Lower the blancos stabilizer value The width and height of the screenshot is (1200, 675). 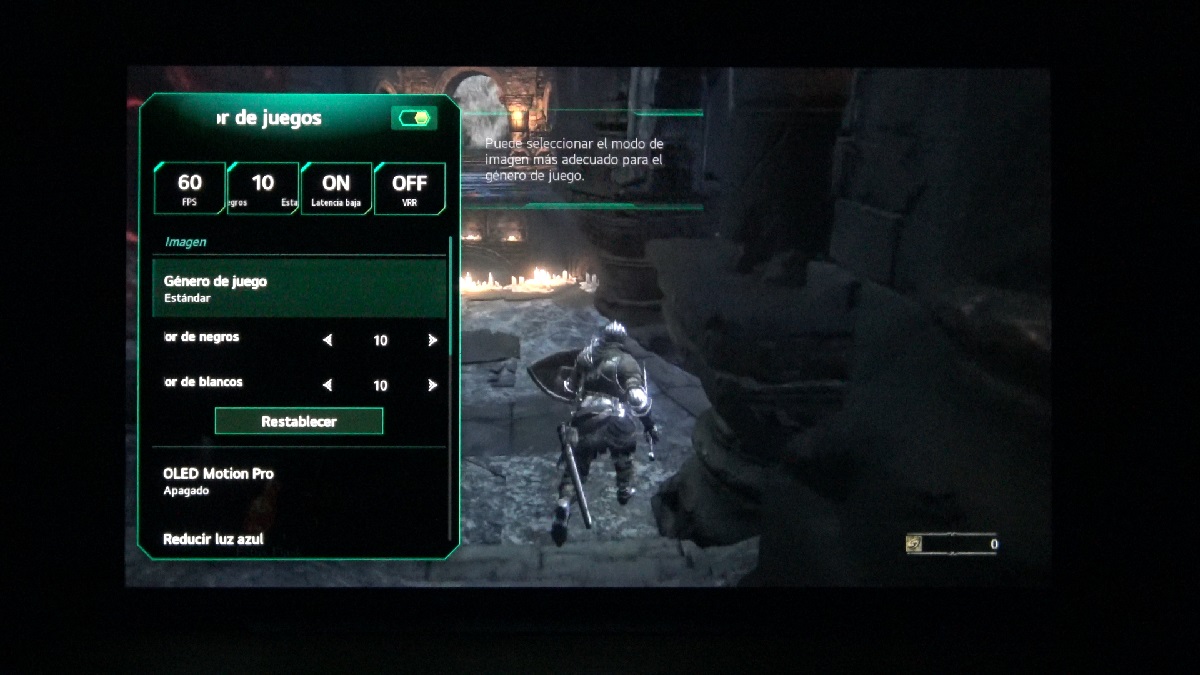pos(328,385)
